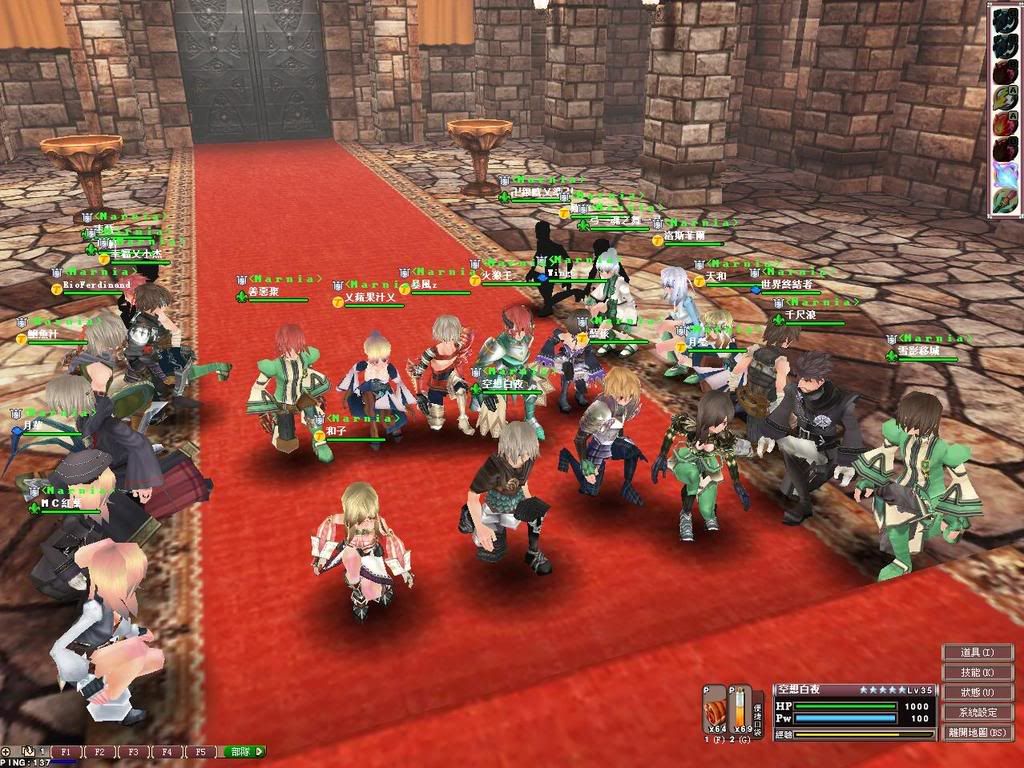Click the round plus icon above the ping readout
The image size is (1024, 768).
click(6, 751)
